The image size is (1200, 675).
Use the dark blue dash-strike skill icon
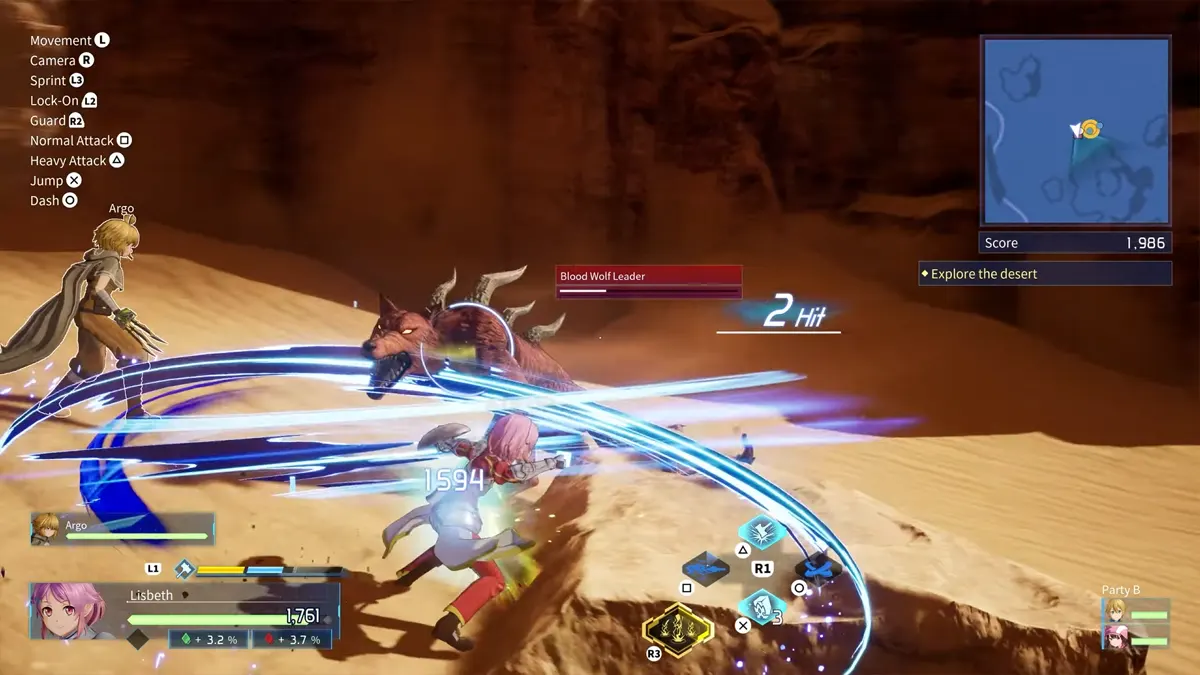tap(706, 569)
